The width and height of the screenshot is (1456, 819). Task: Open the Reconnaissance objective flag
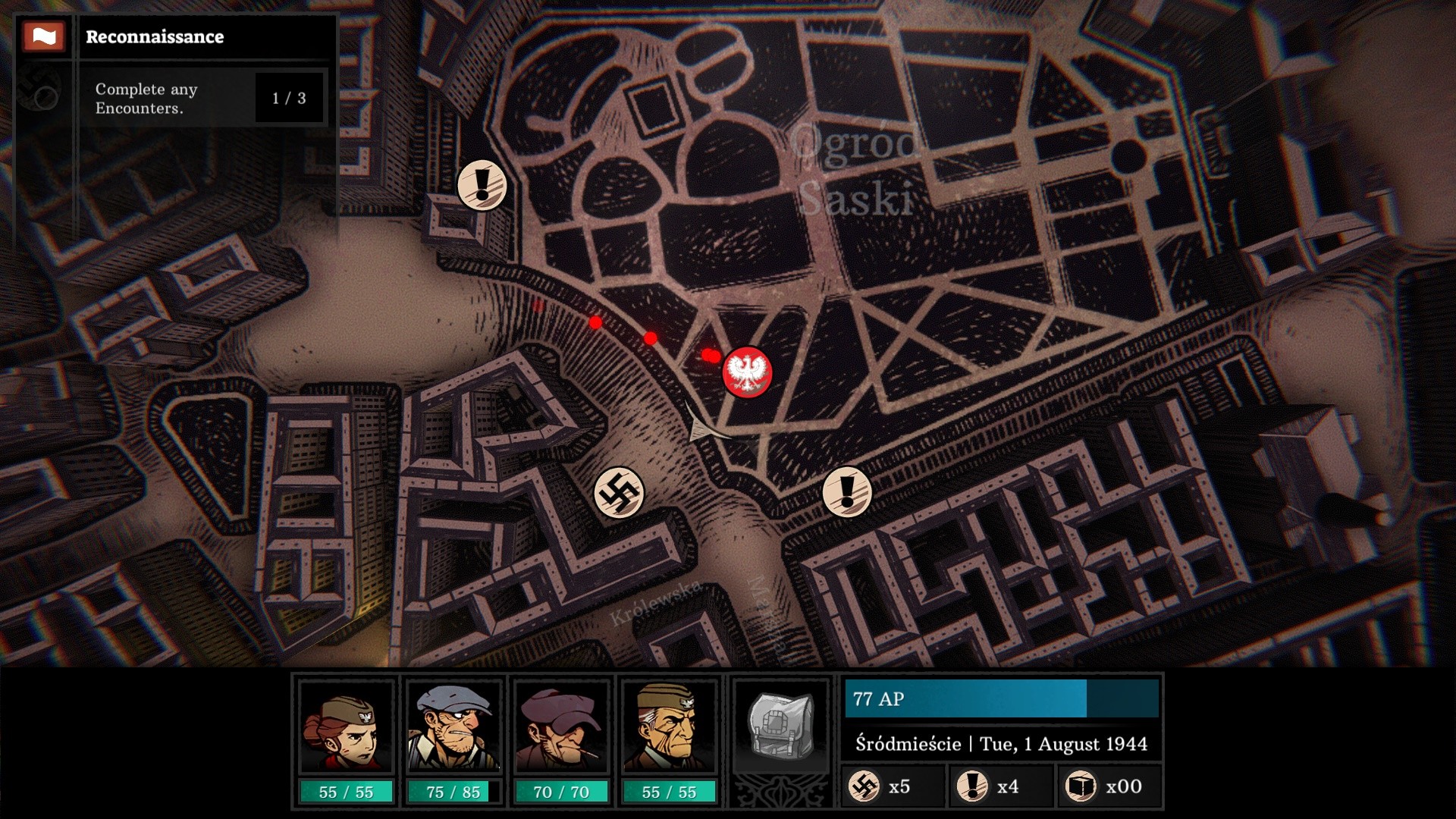click(43, 36)
